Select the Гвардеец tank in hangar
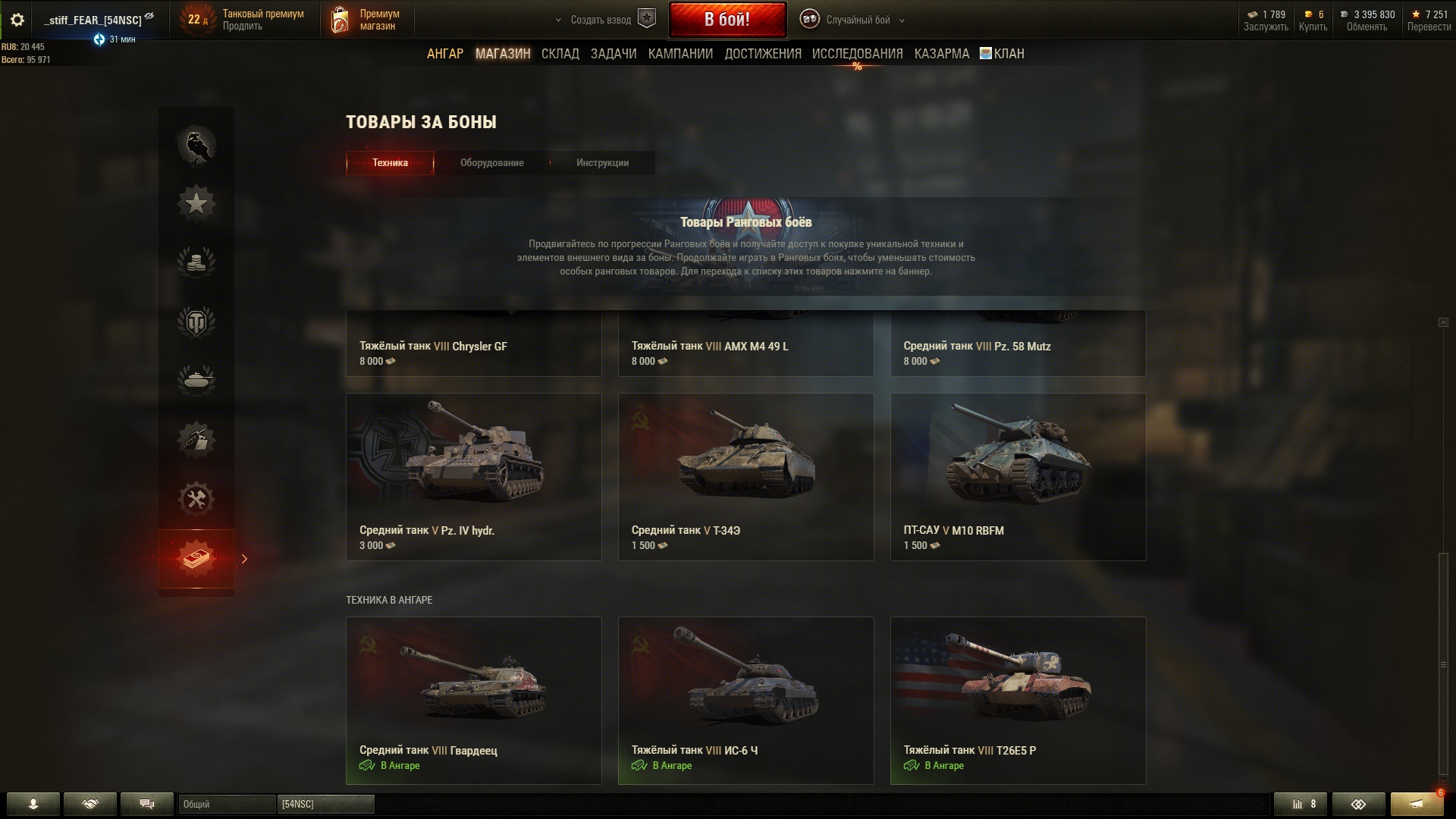Screen dimensions: 1456x819 [x=473, y=700]
